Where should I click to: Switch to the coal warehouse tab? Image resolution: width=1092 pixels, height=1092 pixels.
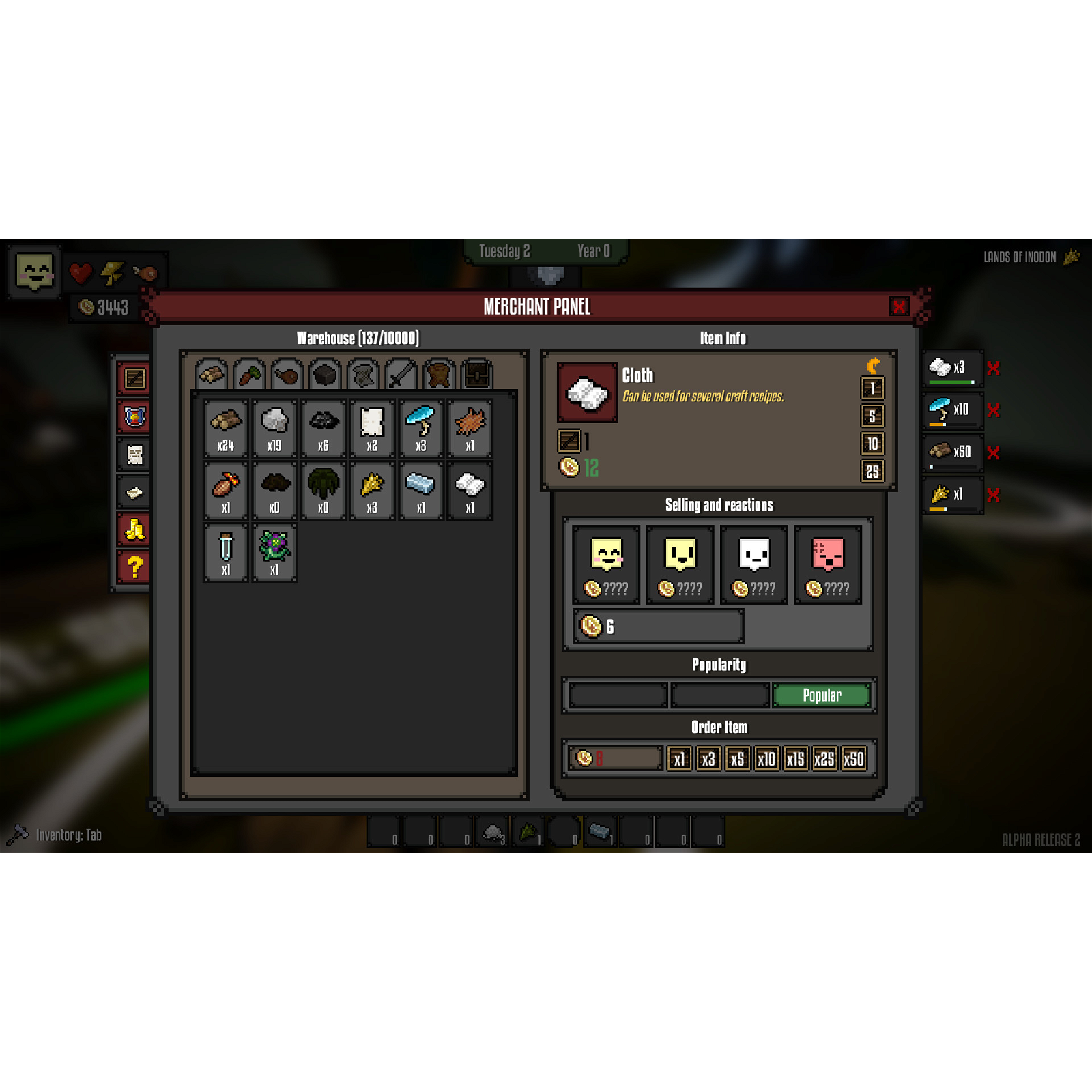tap(324, 374)
